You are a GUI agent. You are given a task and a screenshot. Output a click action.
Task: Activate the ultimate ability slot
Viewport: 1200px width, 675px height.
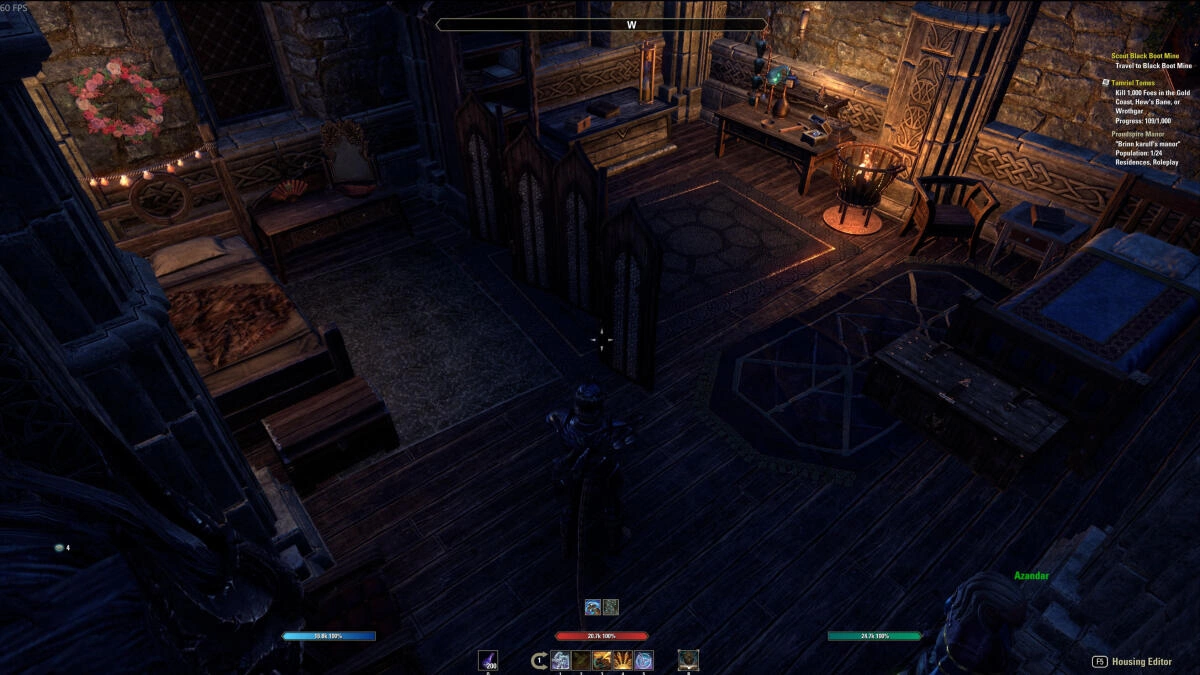click(688, 660)
